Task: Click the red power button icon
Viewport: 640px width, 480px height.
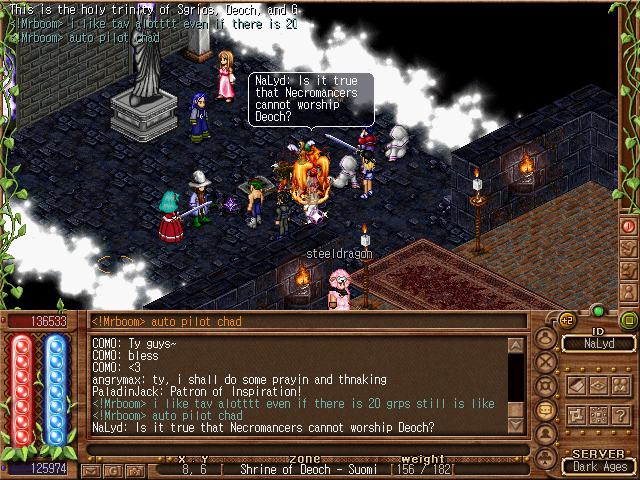Action: point(629,226)
